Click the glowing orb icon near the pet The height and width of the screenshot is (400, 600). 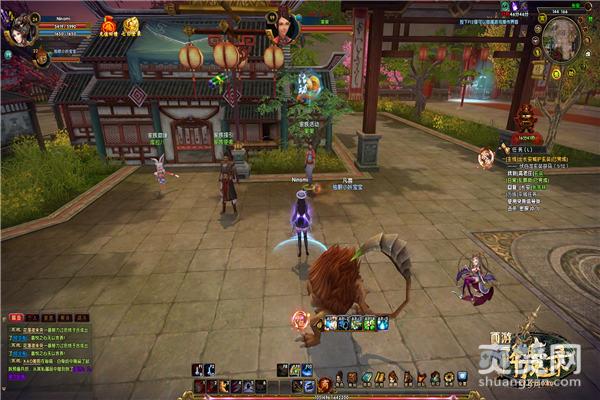299,320
